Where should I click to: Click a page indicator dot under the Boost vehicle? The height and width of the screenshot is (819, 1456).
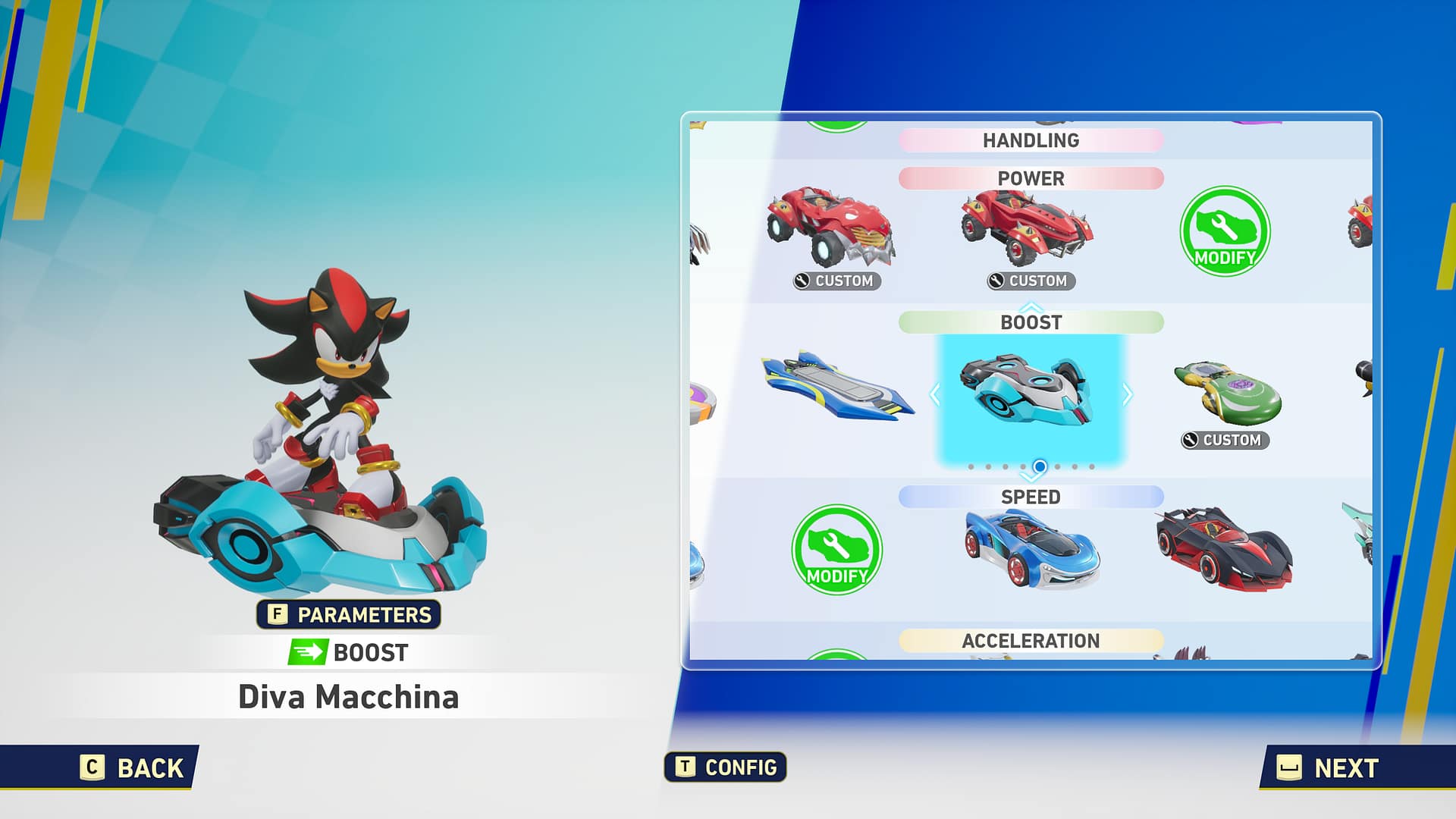(x=1040, y=468)
